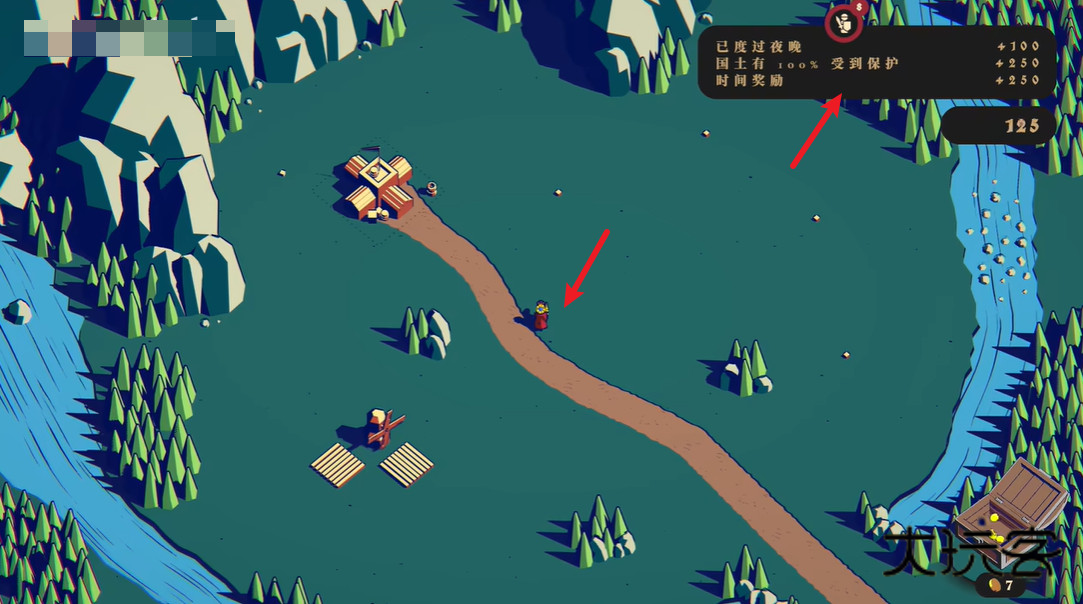Click the knight icon above the score panel

[x=844, y=23]
